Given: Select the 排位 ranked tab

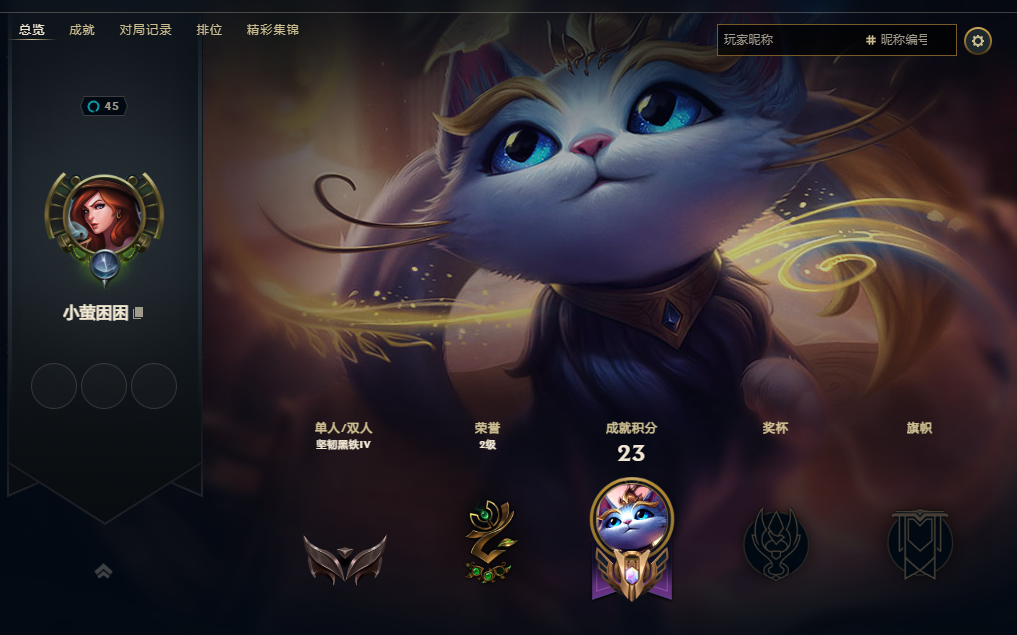Looking at the screenshot, I should tap(209, 30).
